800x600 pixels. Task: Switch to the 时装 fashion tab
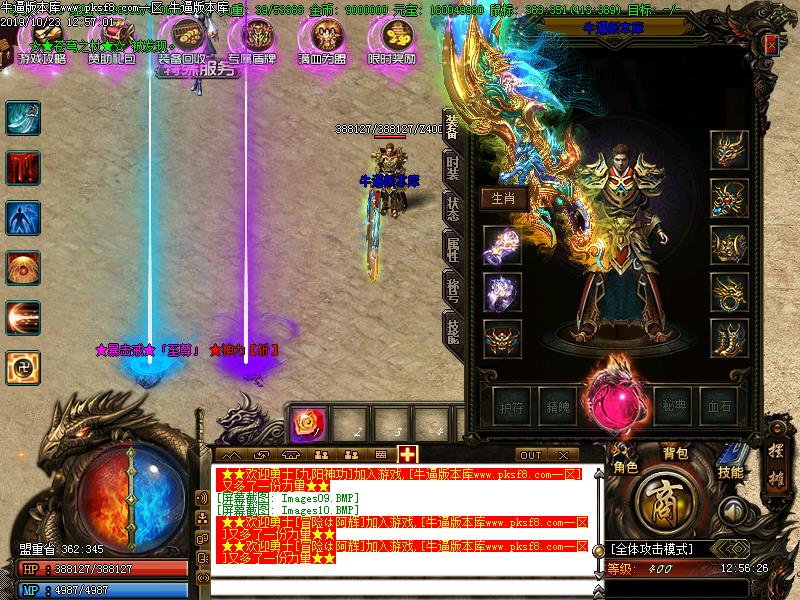click(x=452, y=167)
